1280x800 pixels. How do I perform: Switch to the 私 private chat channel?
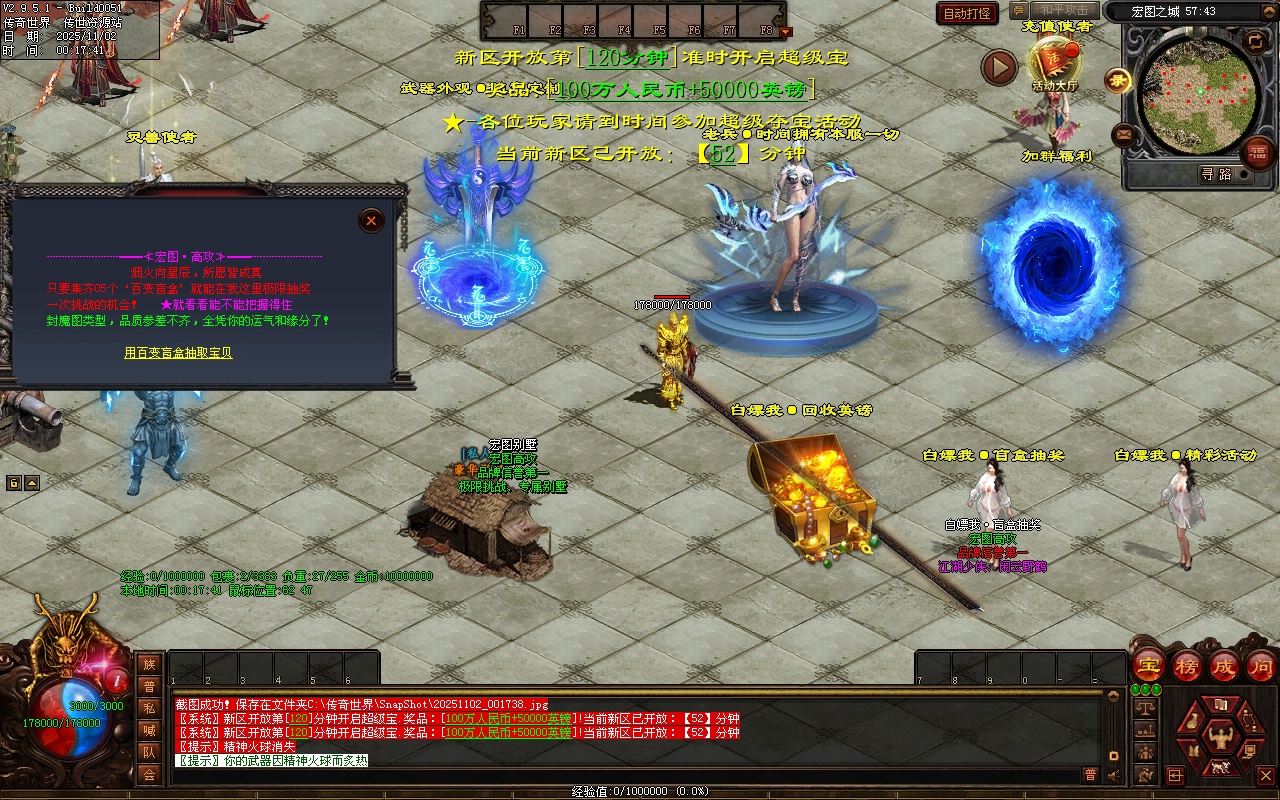[x=149, y=708]
